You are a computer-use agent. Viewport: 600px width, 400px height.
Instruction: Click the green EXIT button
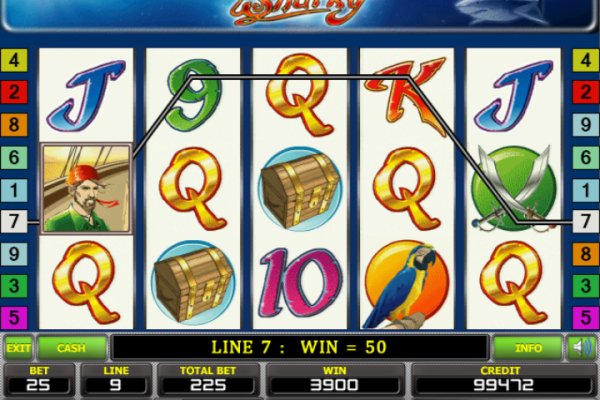click(x=17, y=348)
